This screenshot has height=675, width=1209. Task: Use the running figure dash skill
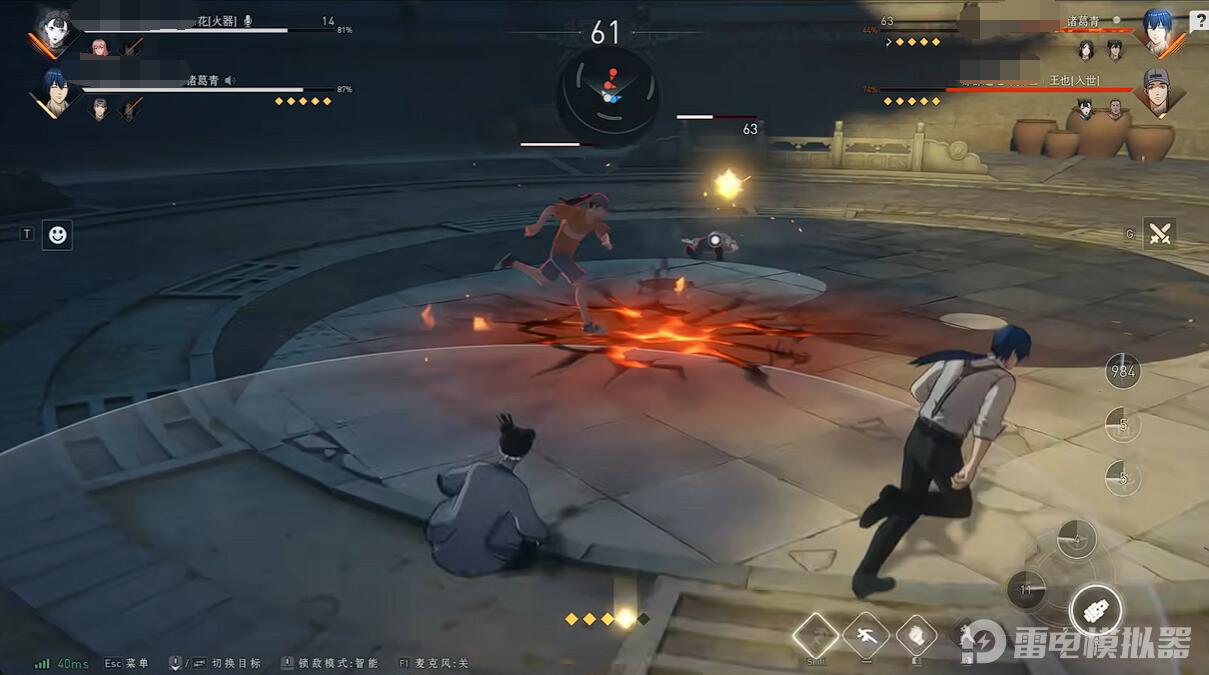tap(866, 634)
